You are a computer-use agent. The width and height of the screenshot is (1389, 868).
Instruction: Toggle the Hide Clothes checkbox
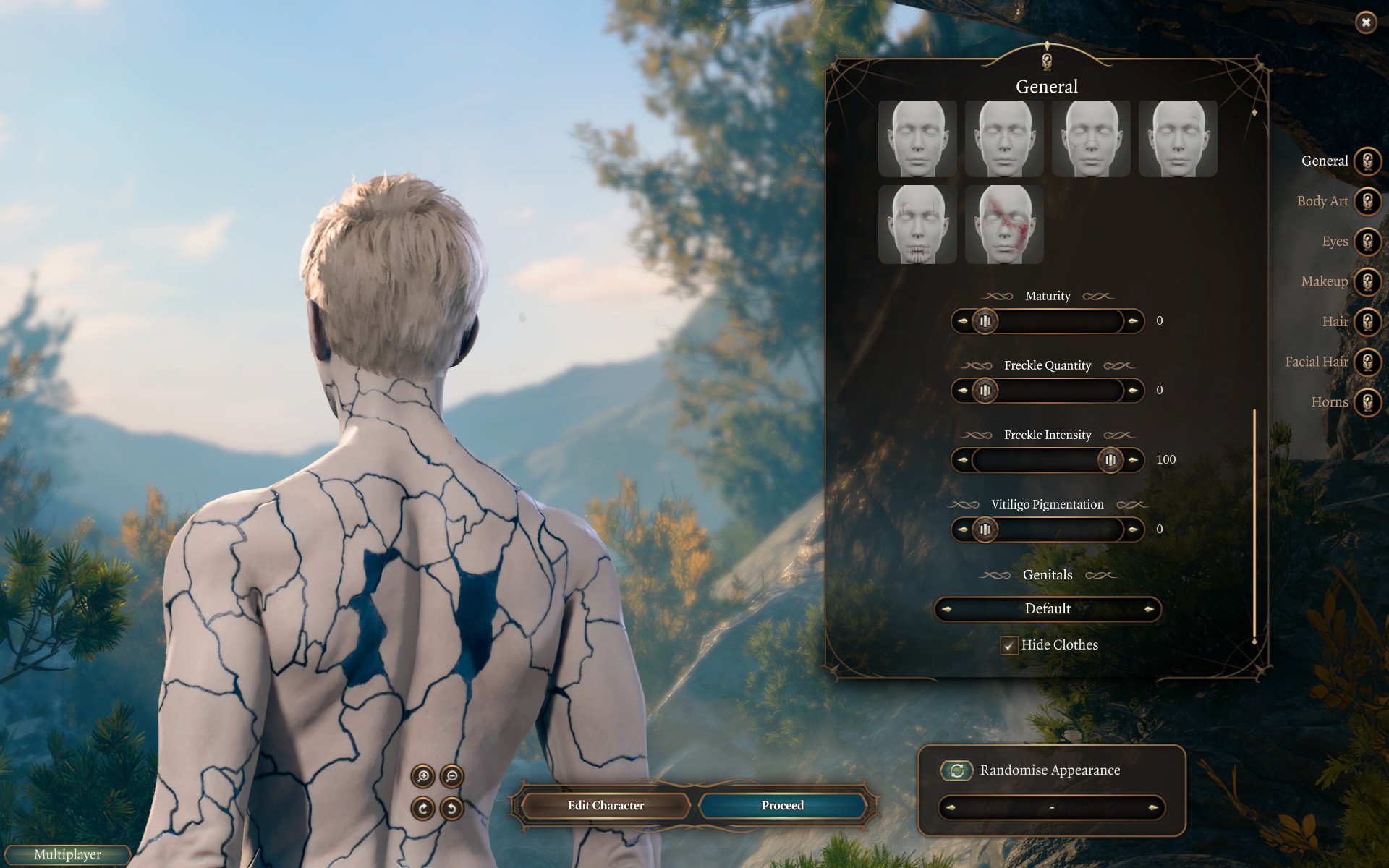pos(1009,645)
